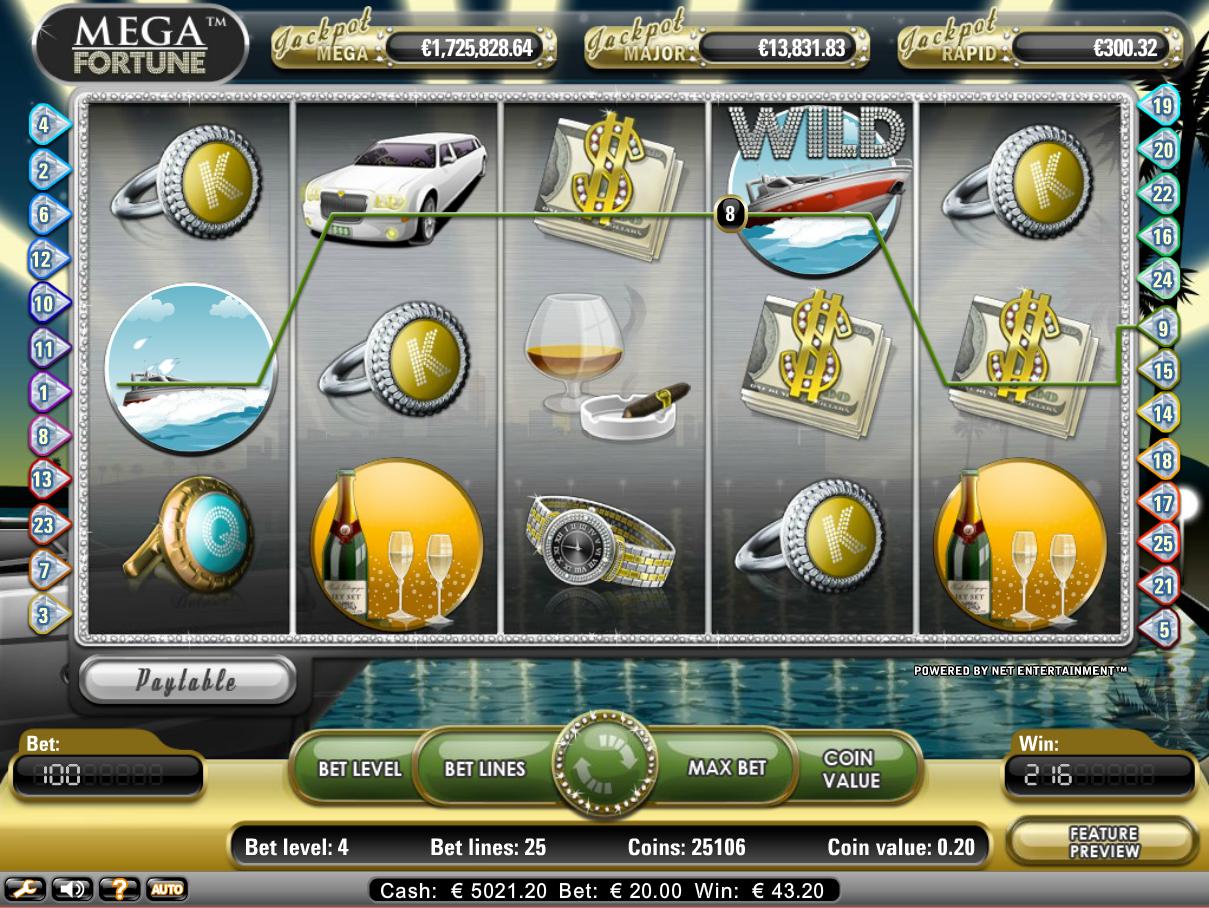Open the Feature Preview
Image resolution: width=1209 pixels, height=908 pixels.
click(1103, 842)
